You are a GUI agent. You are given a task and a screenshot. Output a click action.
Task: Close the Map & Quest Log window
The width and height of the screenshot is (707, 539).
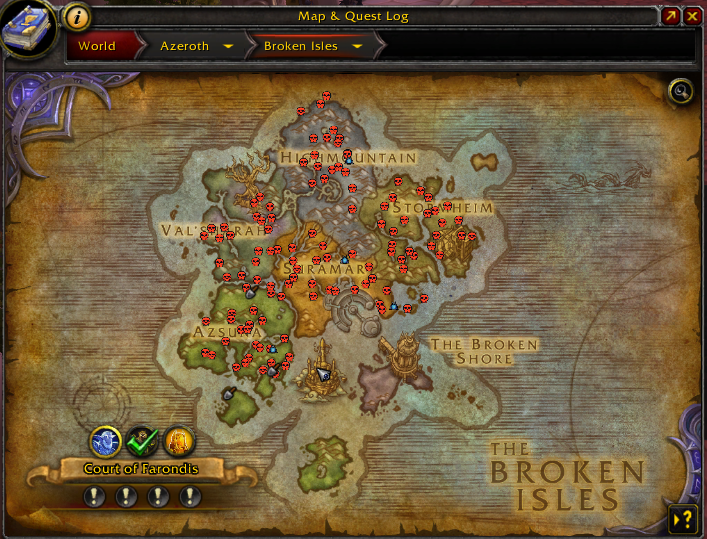(x=692, y=16)
